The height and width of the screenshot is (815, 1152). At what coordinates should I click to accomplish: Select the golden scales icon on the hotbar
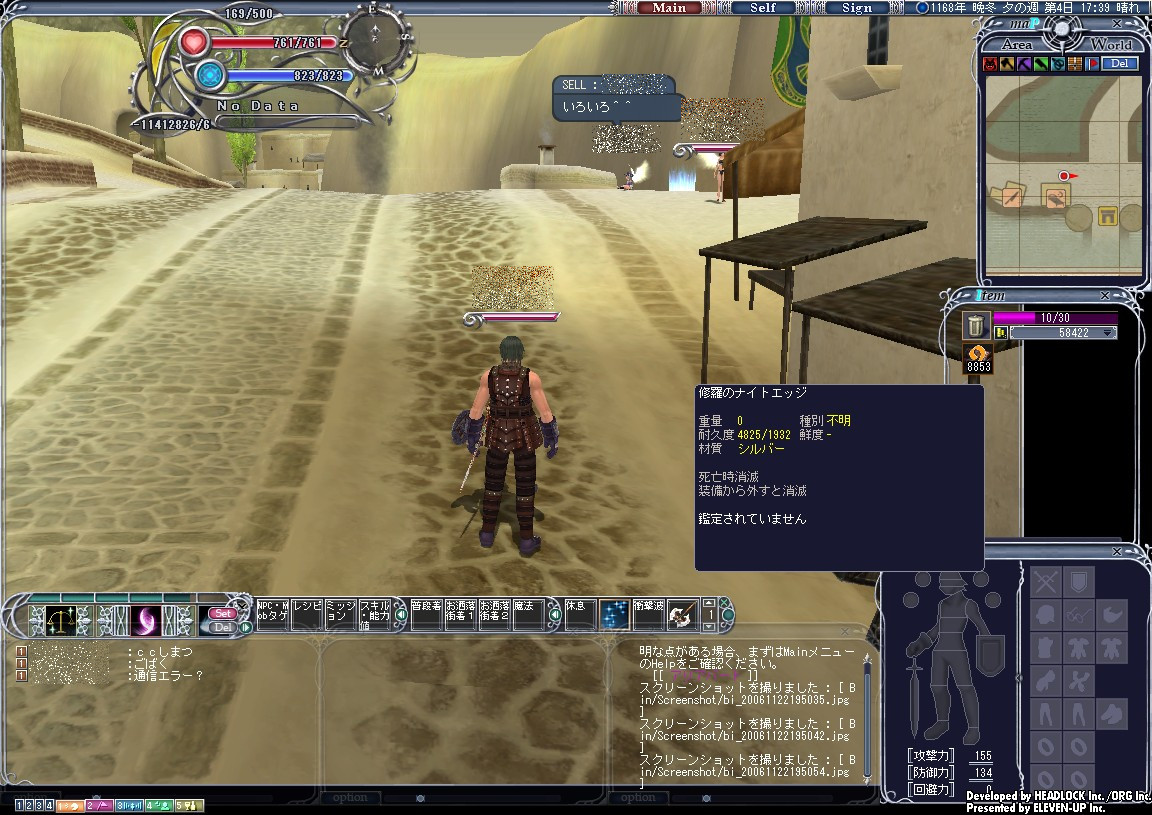(59, 620)
